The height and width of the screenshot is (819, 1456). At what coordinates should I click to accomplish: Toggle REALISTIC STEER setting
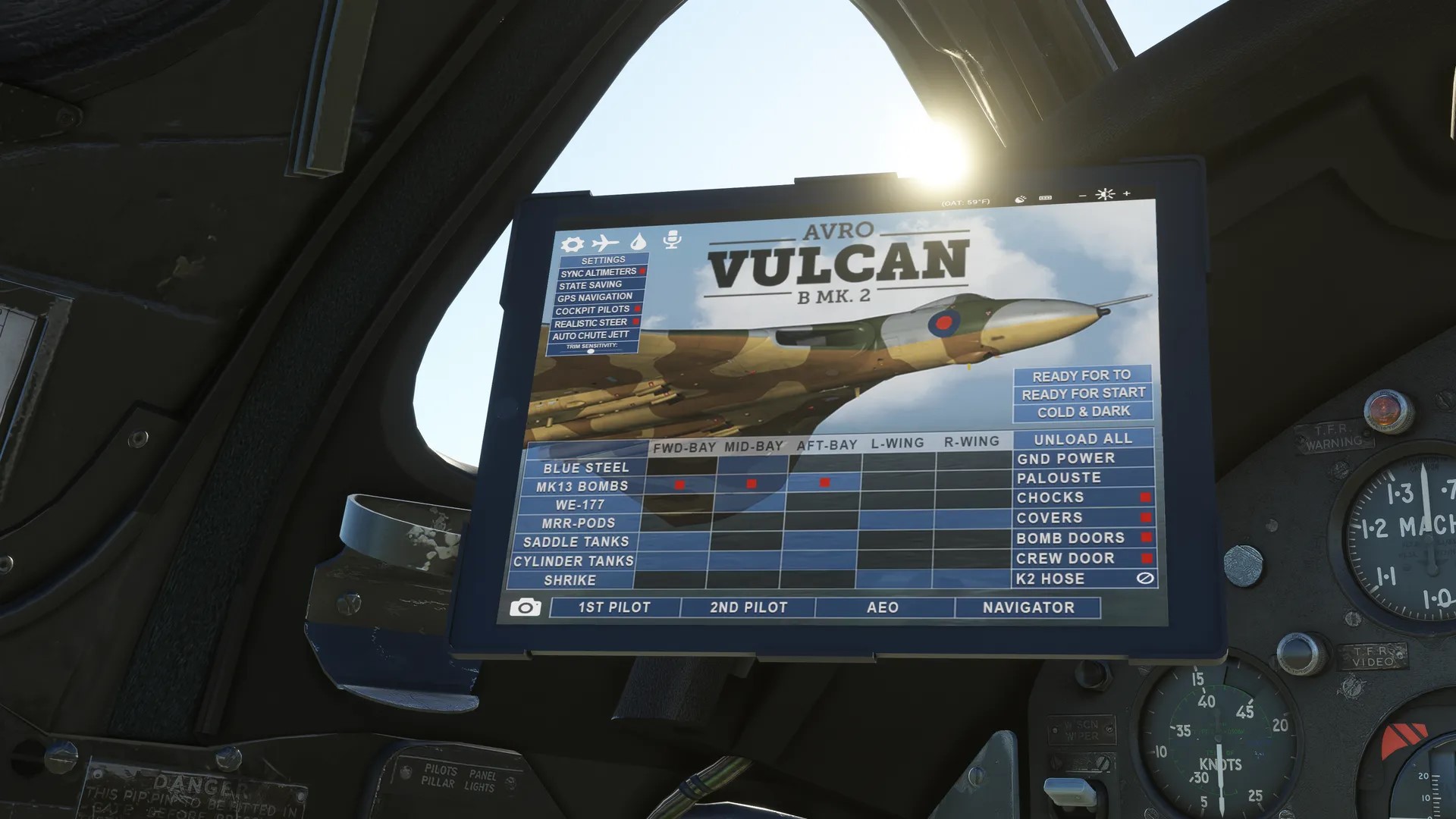pos(592,322)
